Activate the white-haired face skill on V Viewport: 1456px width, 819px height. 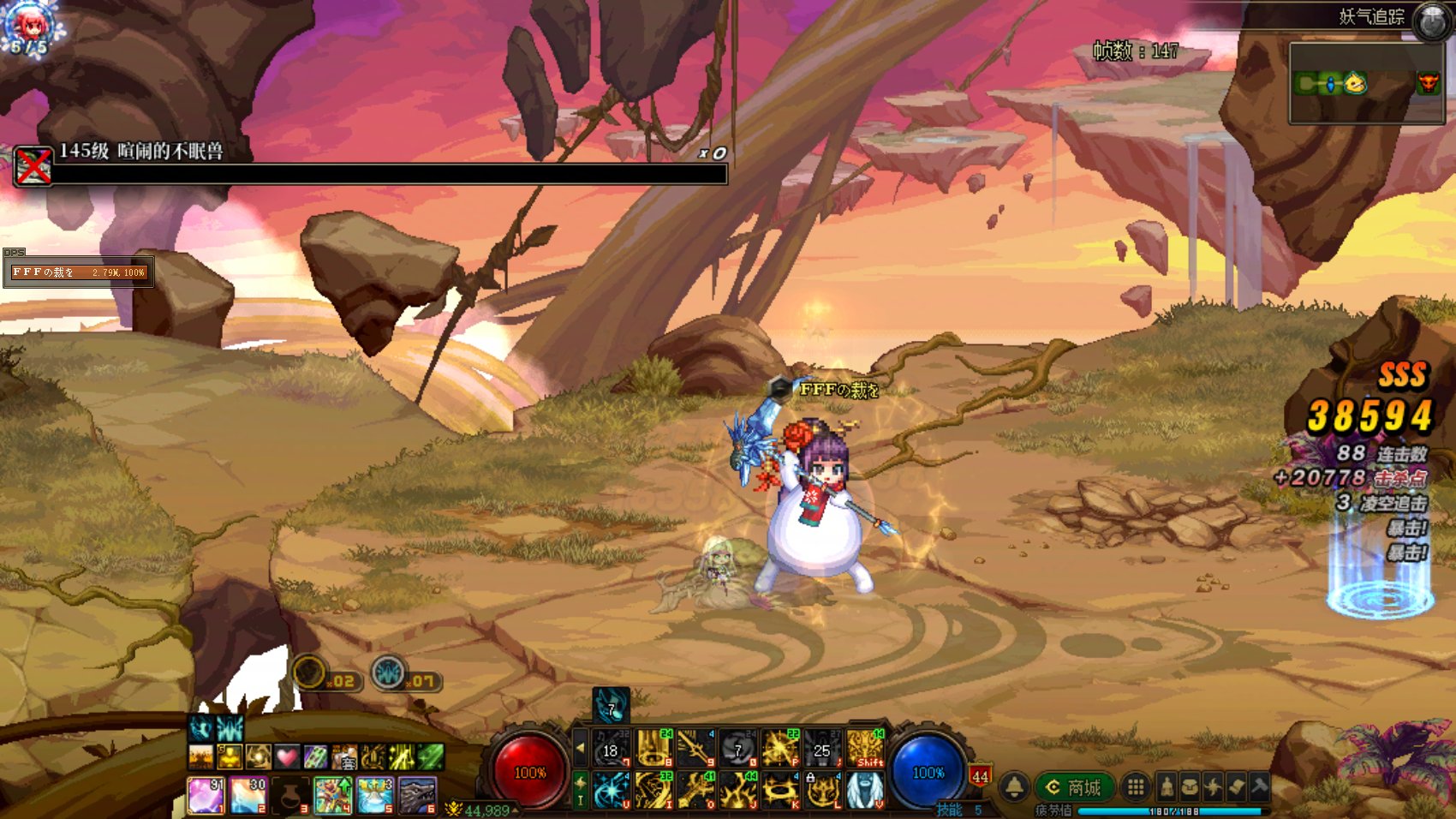(865, 791)
